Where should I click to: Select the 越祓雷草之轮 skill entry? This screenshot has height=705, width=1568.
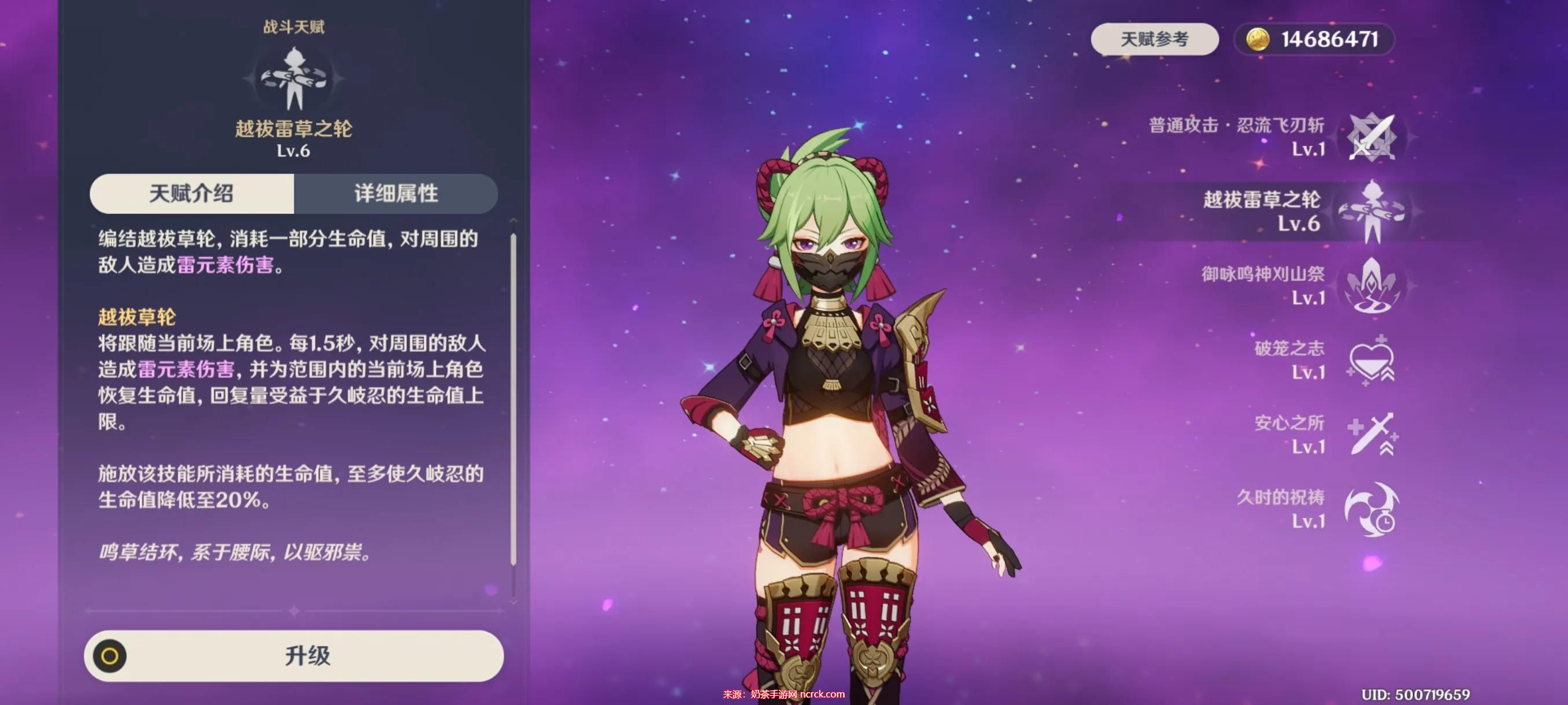1371,211
